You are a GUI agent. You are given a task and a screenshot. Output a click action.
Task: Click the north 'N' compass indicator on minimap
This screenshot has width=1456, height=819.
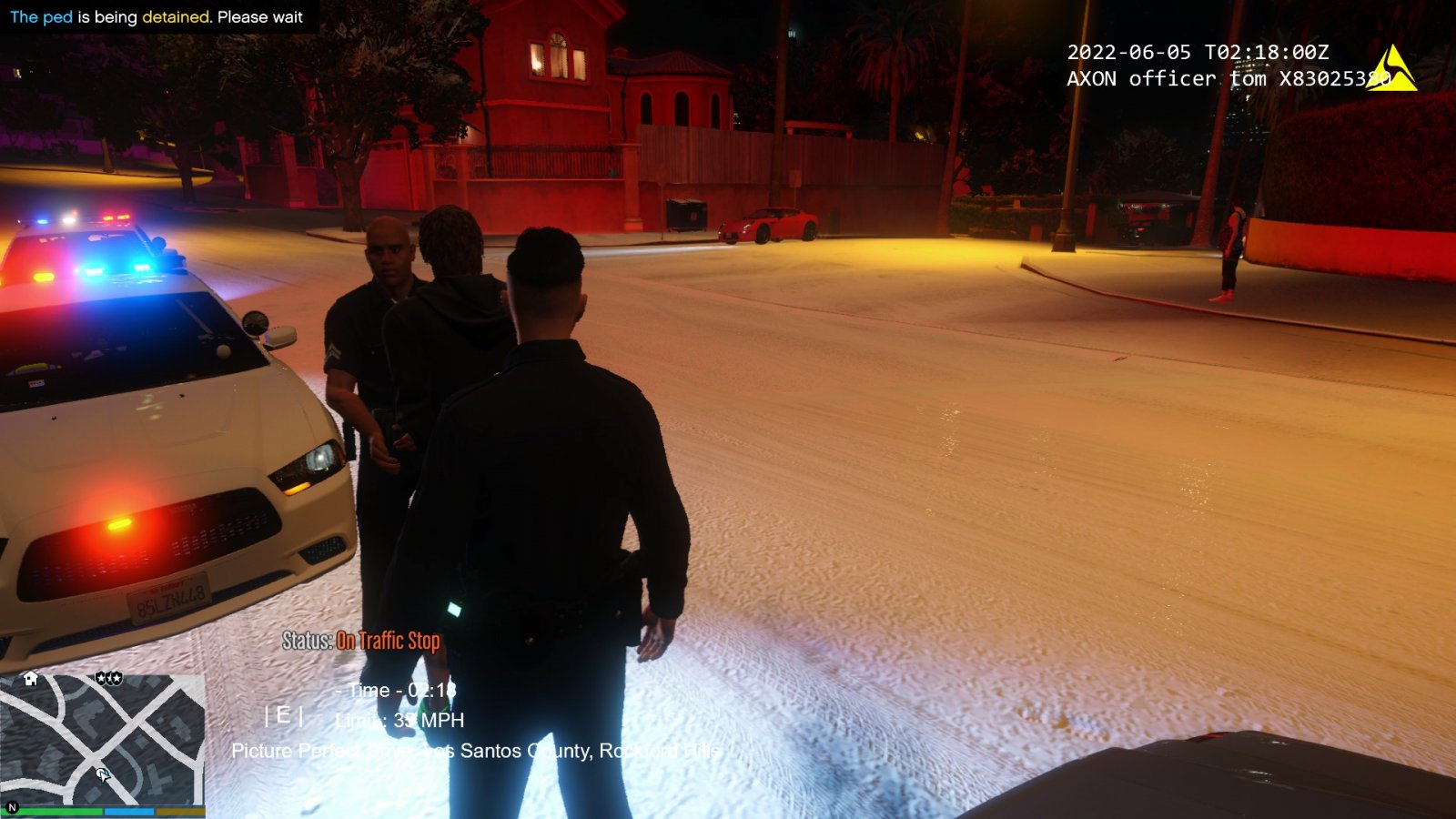pyautogui.click(x=12, y=807)
